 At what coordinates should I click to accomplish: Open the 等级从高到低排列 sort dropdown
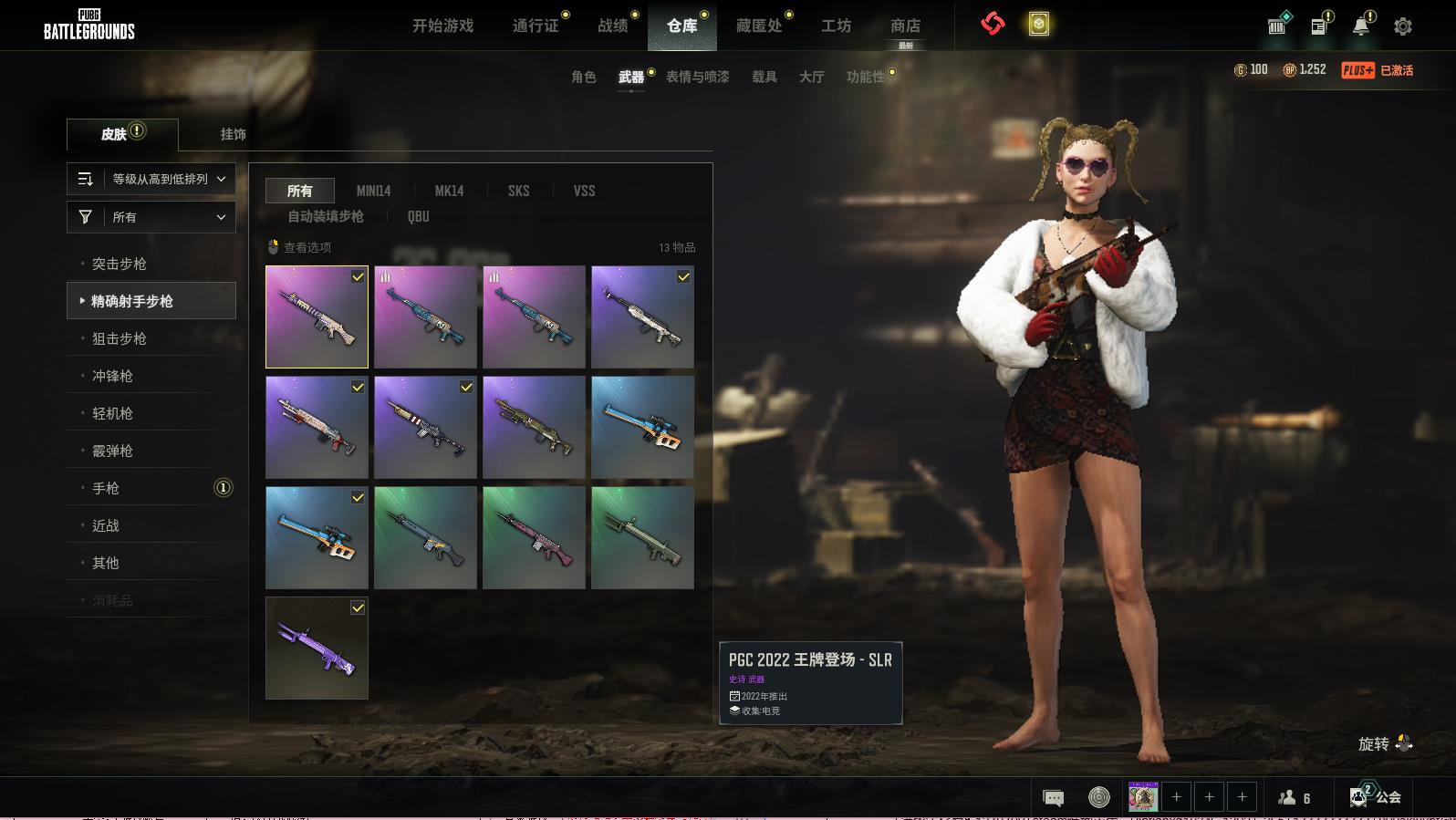coord(151,179)
